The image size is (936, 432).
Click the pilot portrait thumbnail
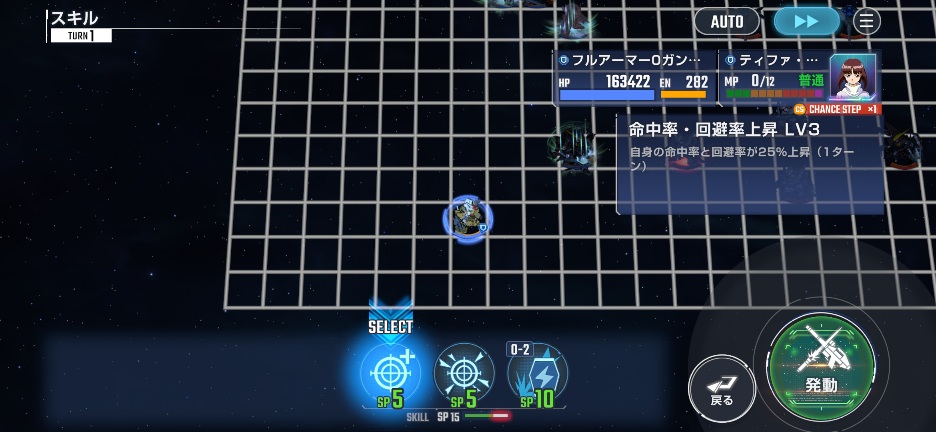(852, 78)
